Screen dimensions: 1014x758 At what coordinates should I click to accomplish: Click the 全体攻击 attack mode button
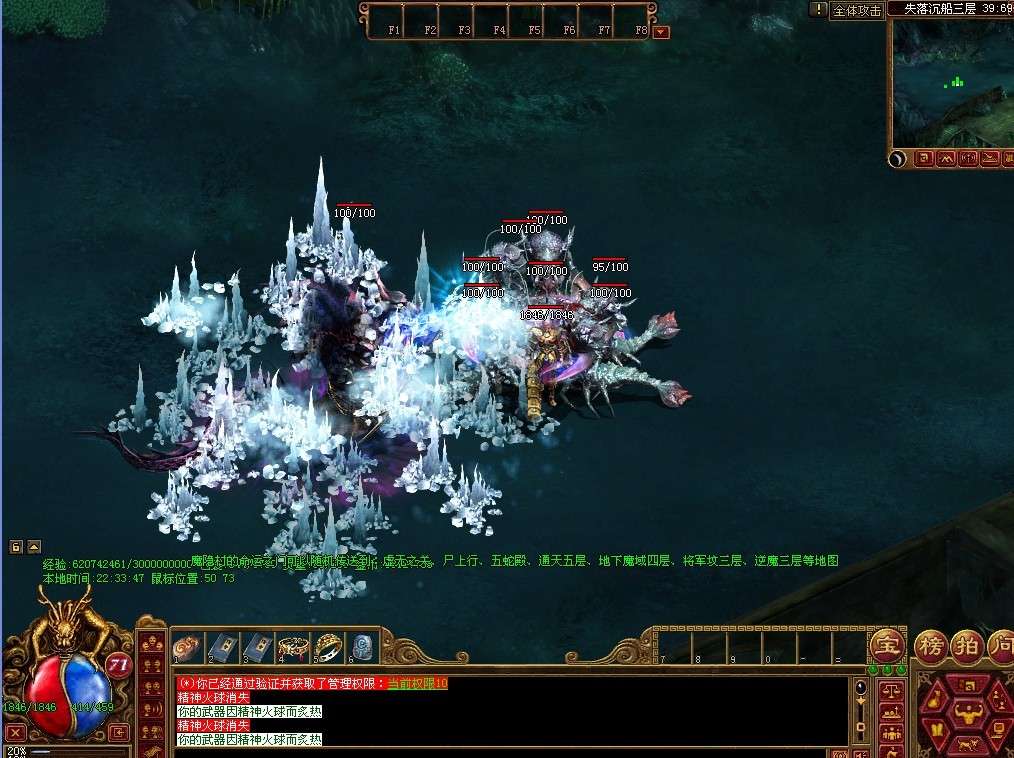(857, 10)
